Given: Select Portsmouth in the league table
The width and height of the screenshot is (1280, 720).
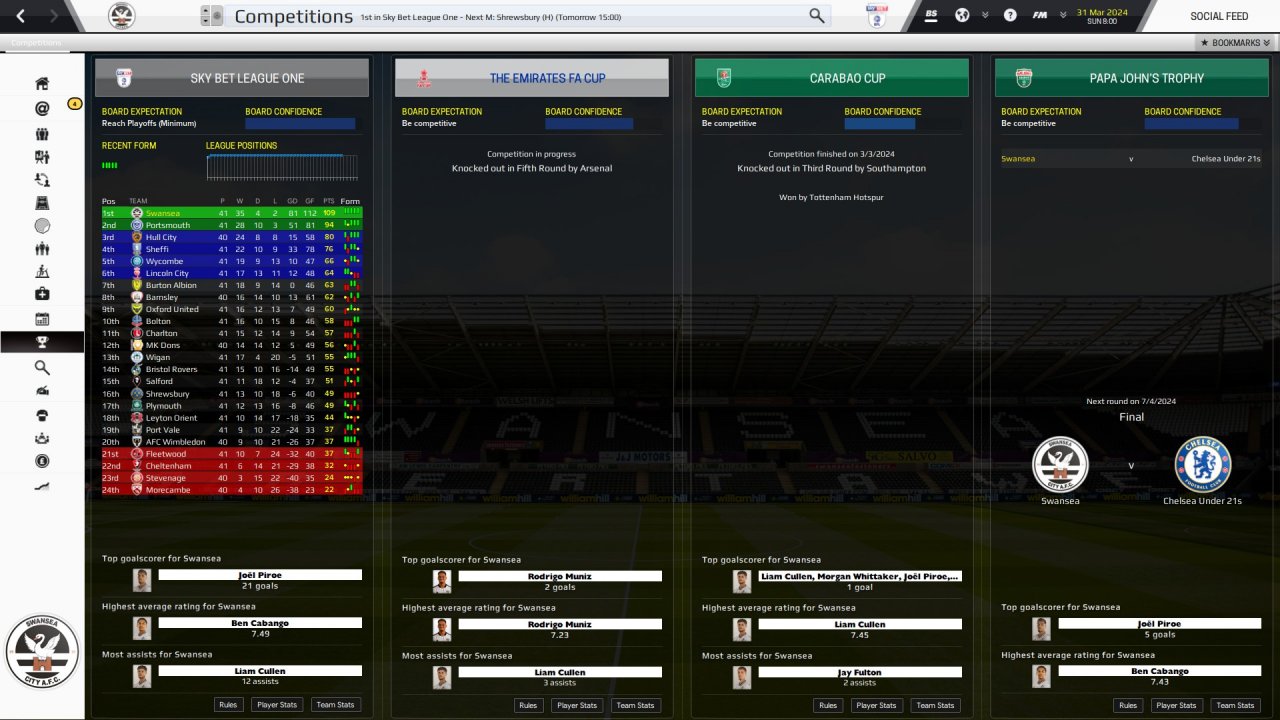Looking at the screenshot, I should [167, 225].
